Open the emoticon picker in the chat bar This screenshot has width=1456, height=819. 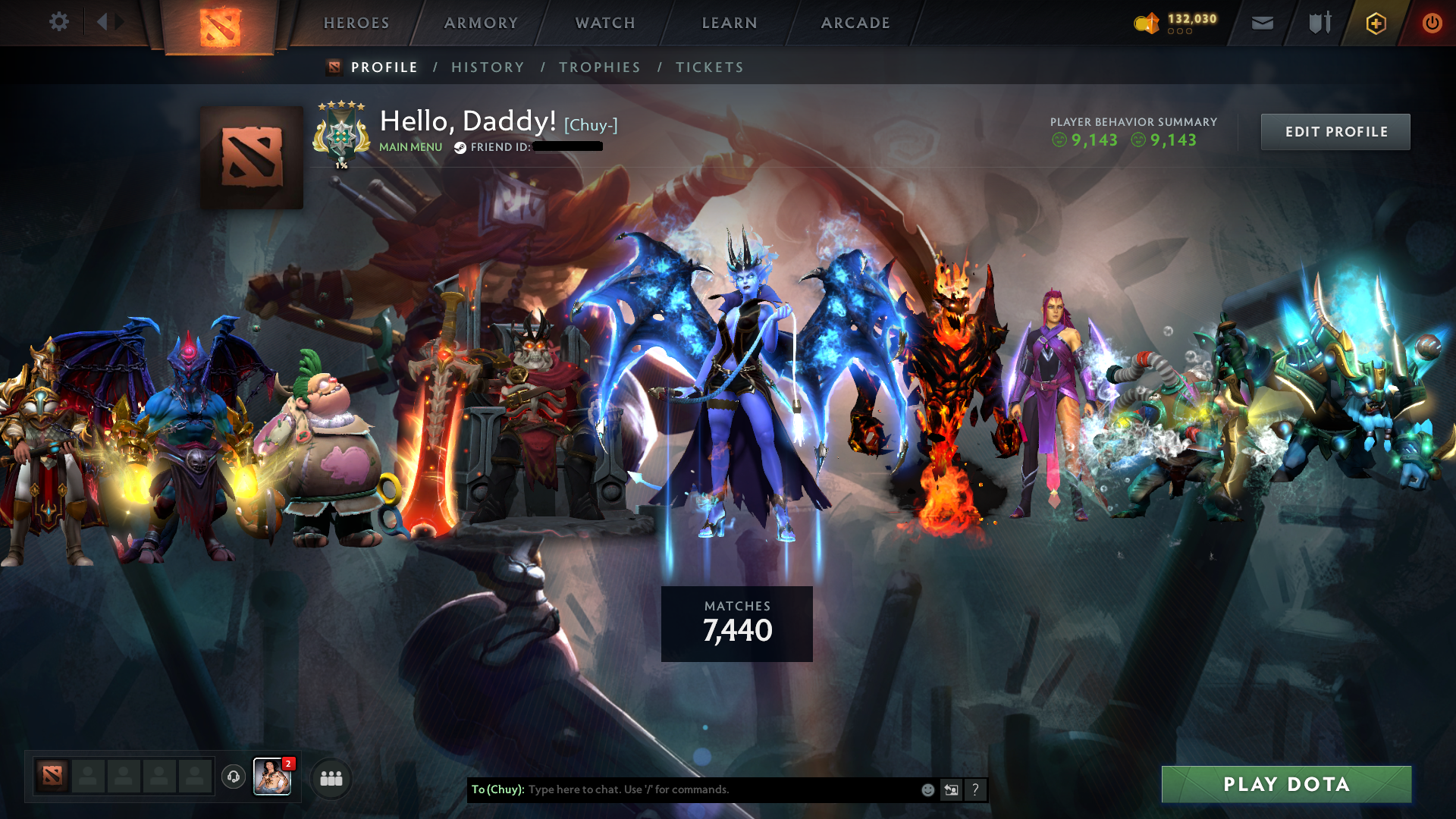pos(927,789)
